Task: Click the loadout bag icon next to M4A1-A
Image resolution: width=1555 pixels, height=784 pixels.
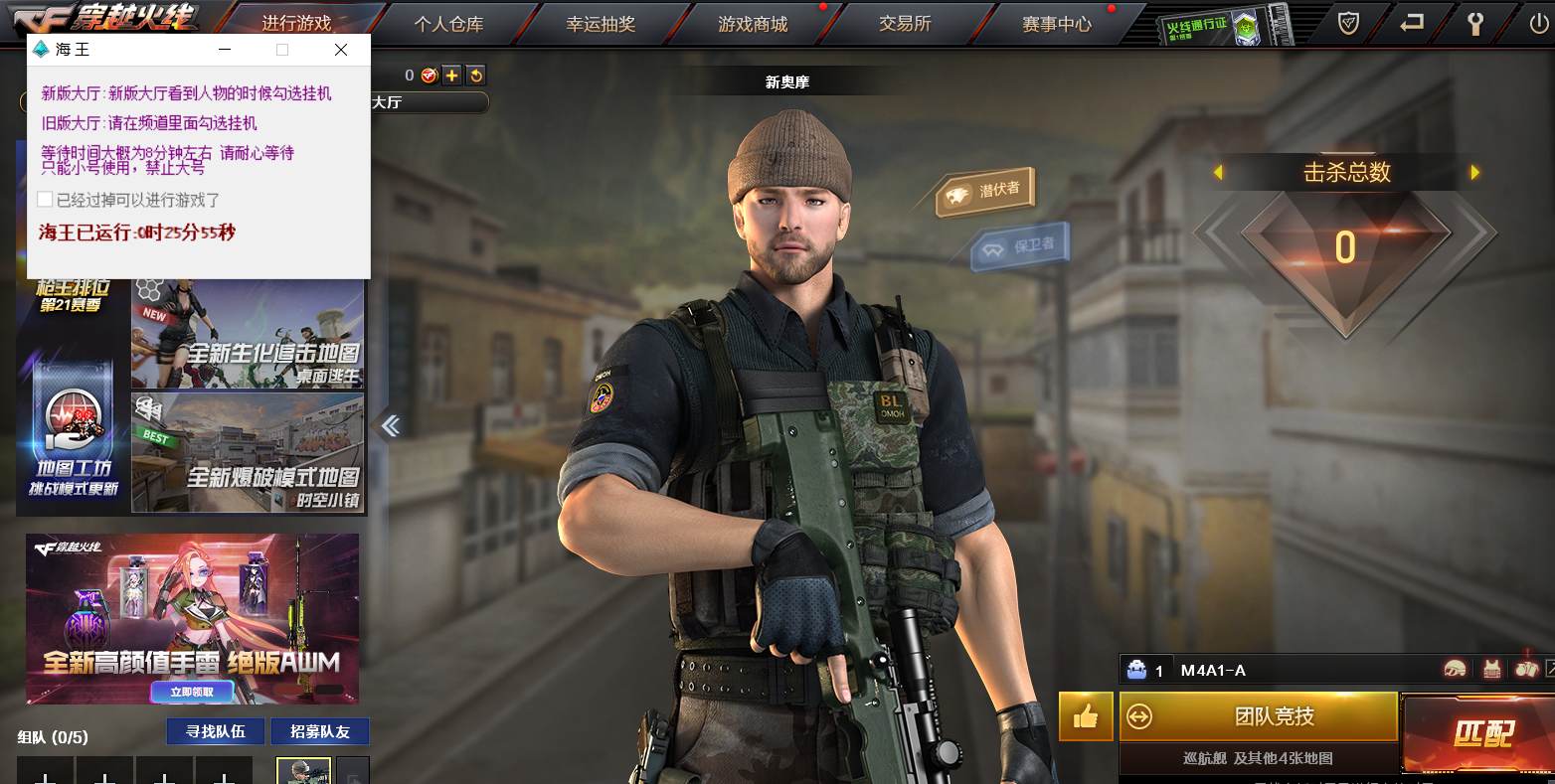Action: tap(1134, 671)
